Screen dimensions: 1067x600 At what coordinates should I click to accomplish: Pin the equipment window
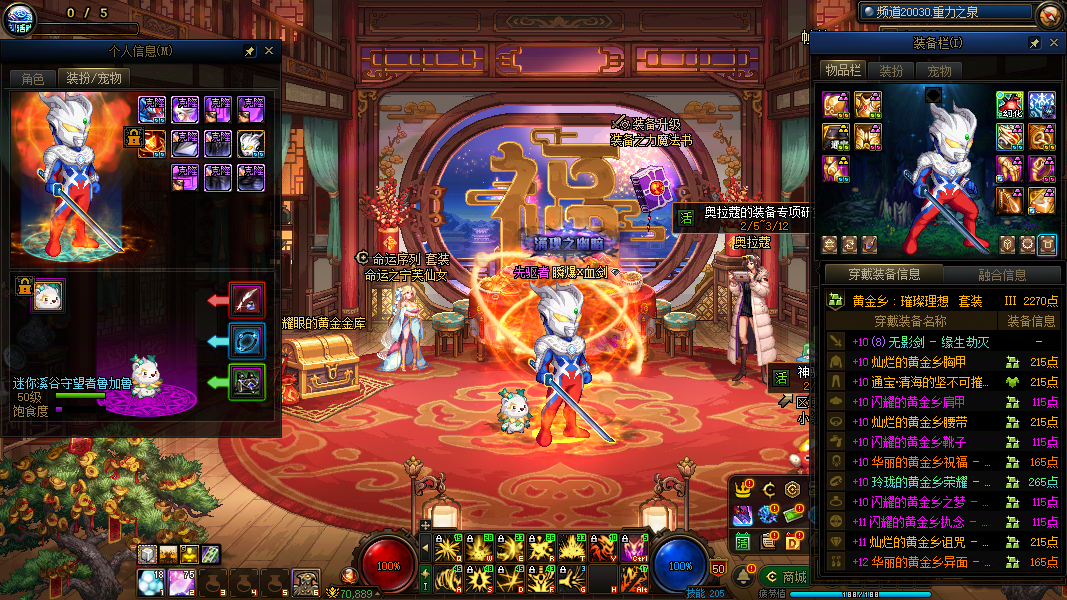(1034, 43)
